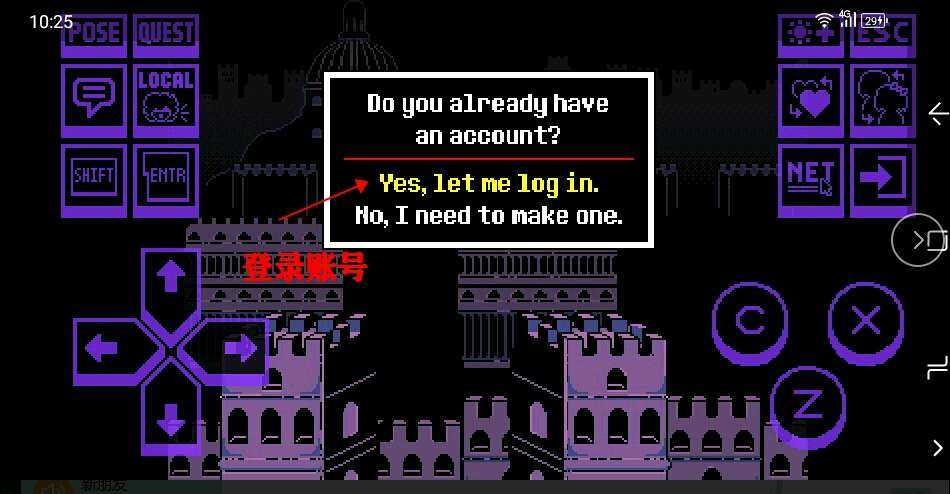This screenshot has height=494, width=950.
Task: Tap the round X action button
Action: [865, 321]
